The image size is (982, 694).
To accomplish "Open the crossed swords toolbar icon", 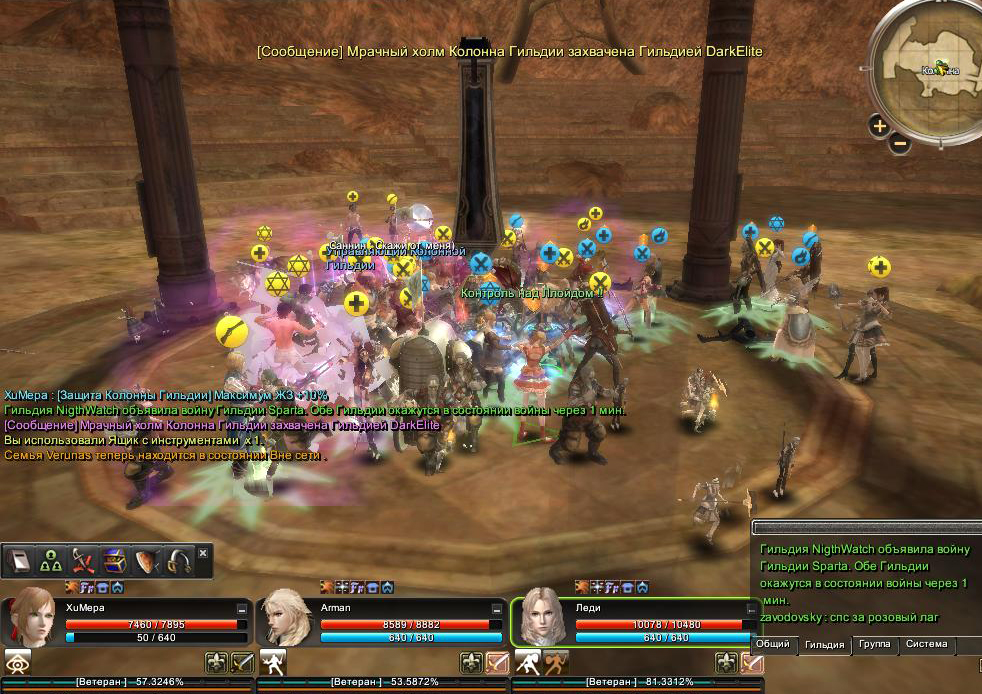I will click(83, 562).
